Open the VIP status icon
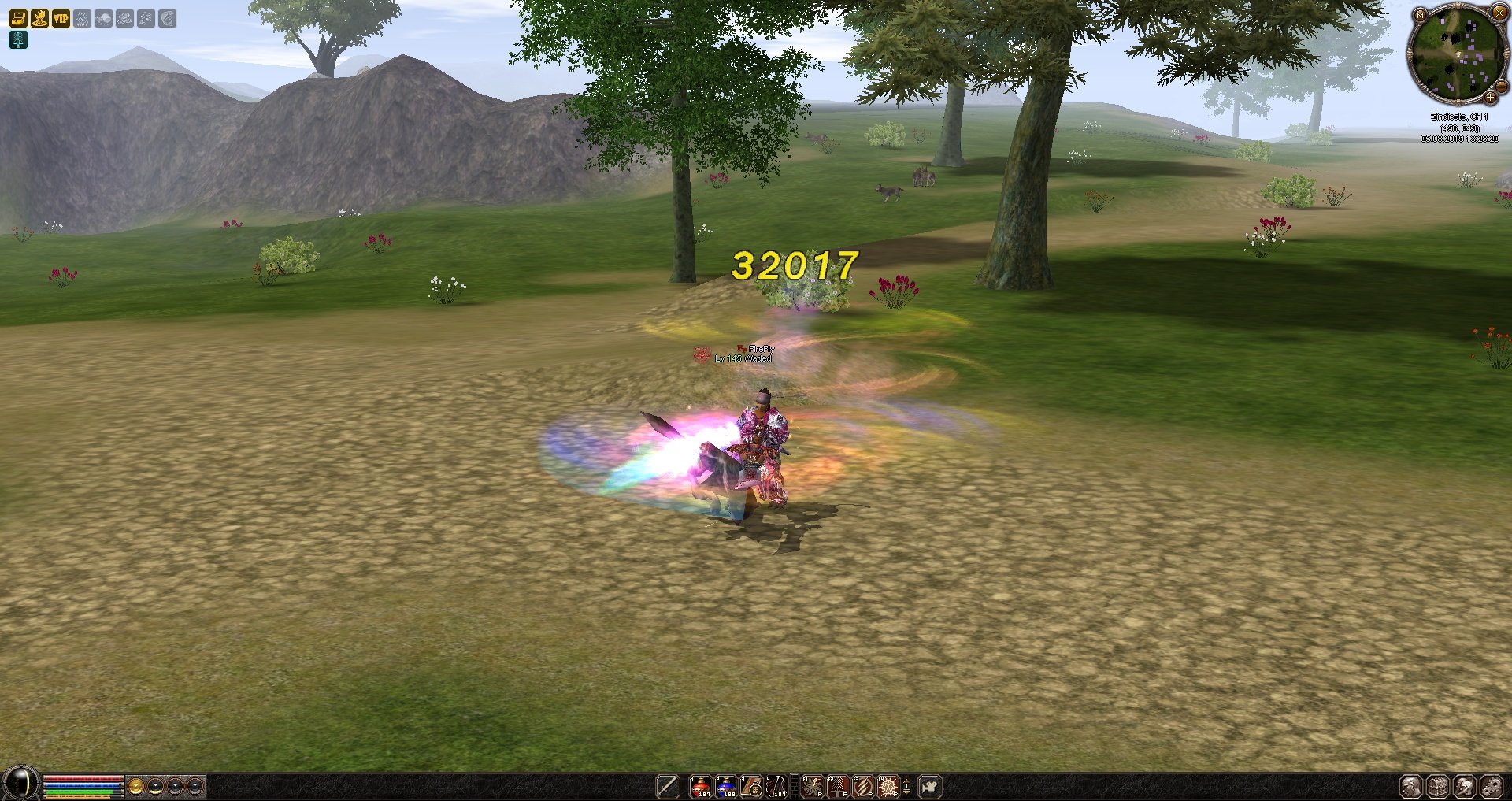Screen dimensions: 1512x801 [x=61, y=18]
